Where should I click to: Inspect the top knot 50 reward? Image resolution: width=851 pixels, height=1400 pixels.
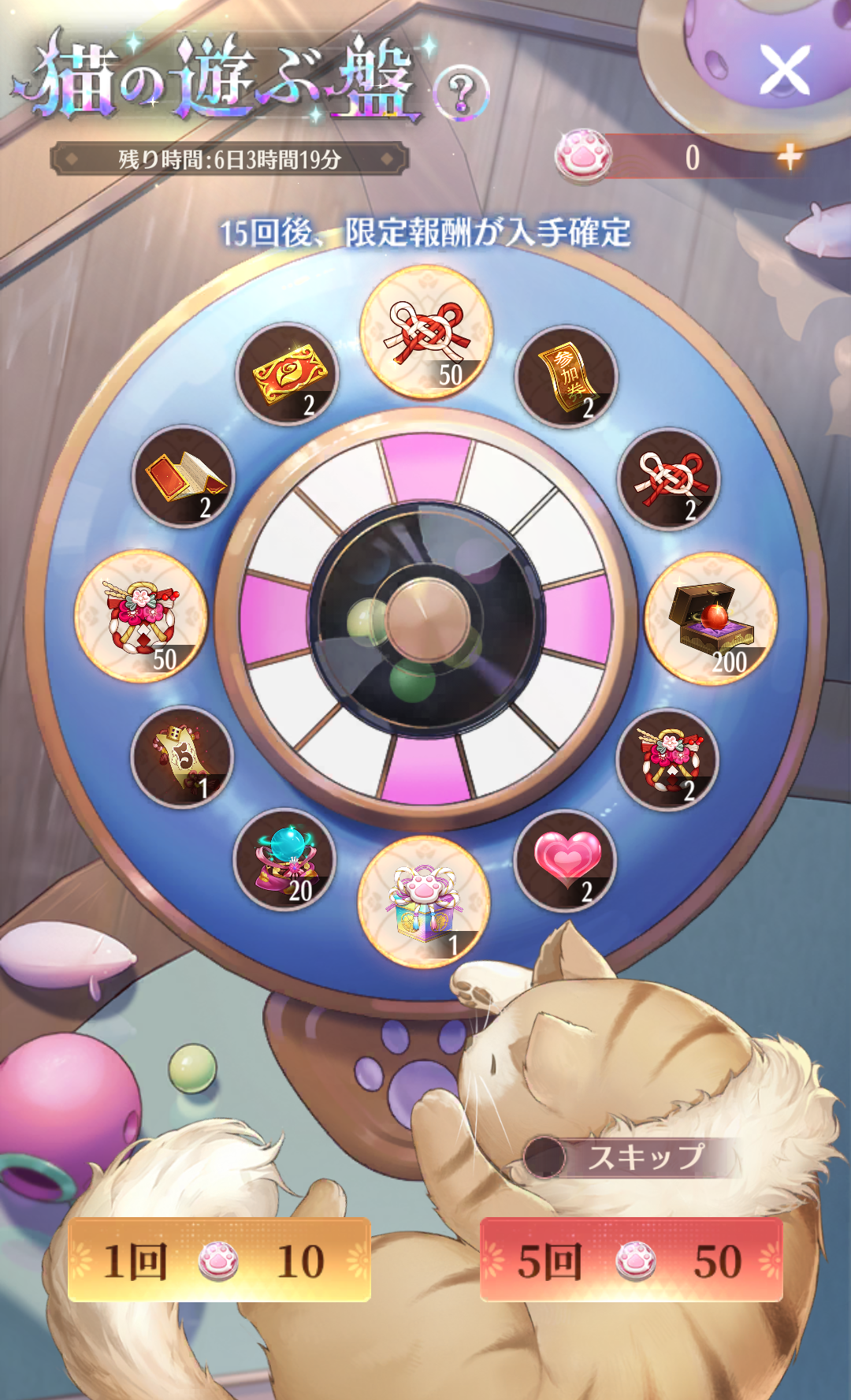[x=426, y=332]
